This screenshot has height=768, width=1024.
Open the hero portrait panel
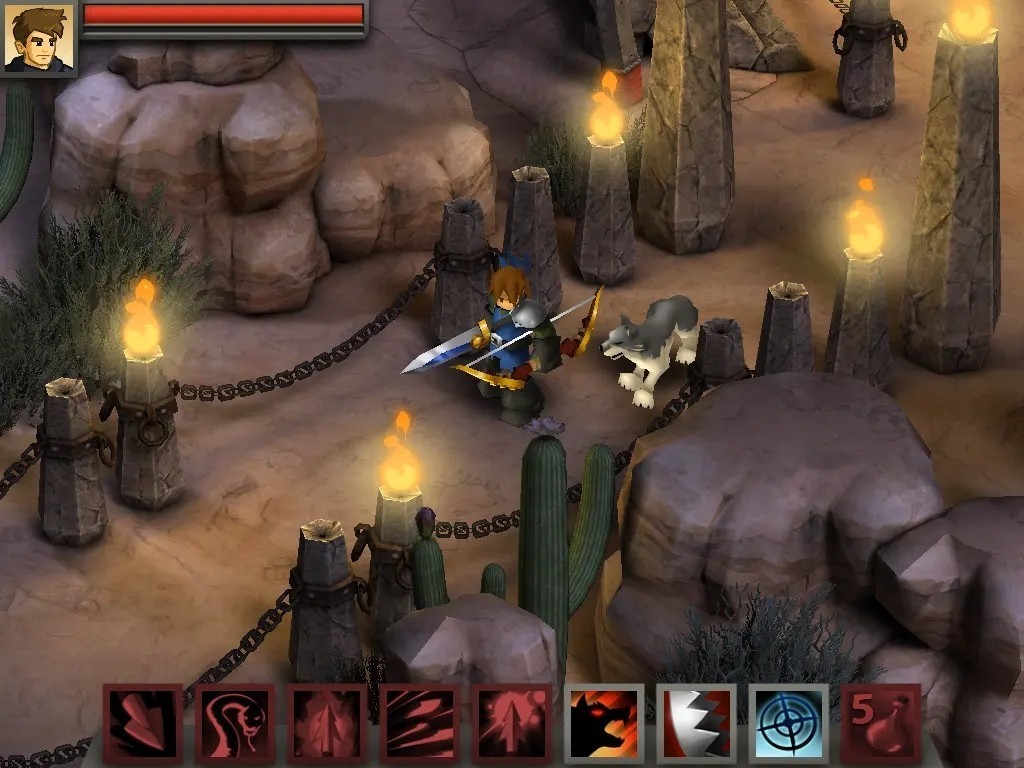click(38, 37)
